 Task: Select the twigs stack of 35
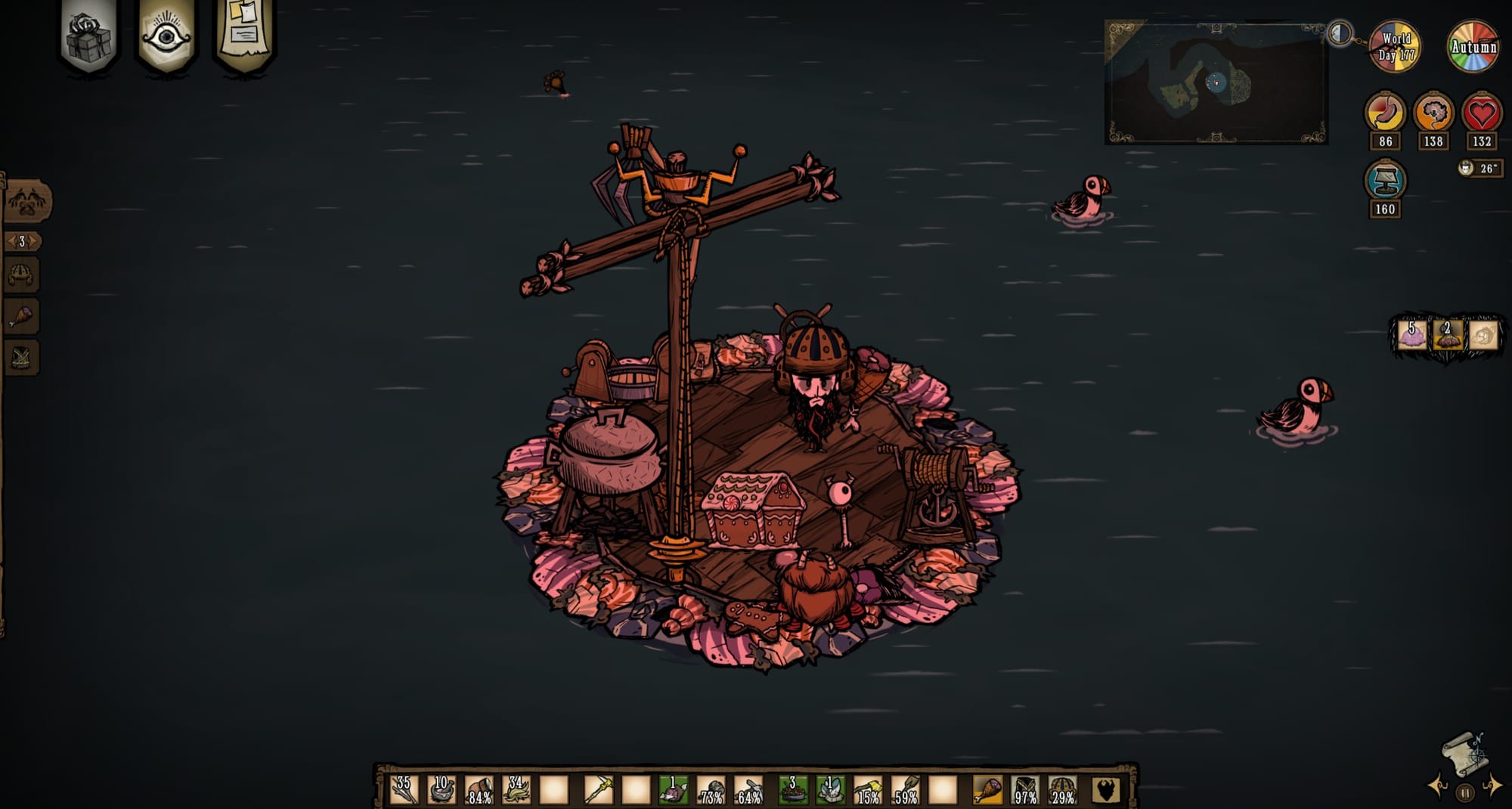pos(404,789)
